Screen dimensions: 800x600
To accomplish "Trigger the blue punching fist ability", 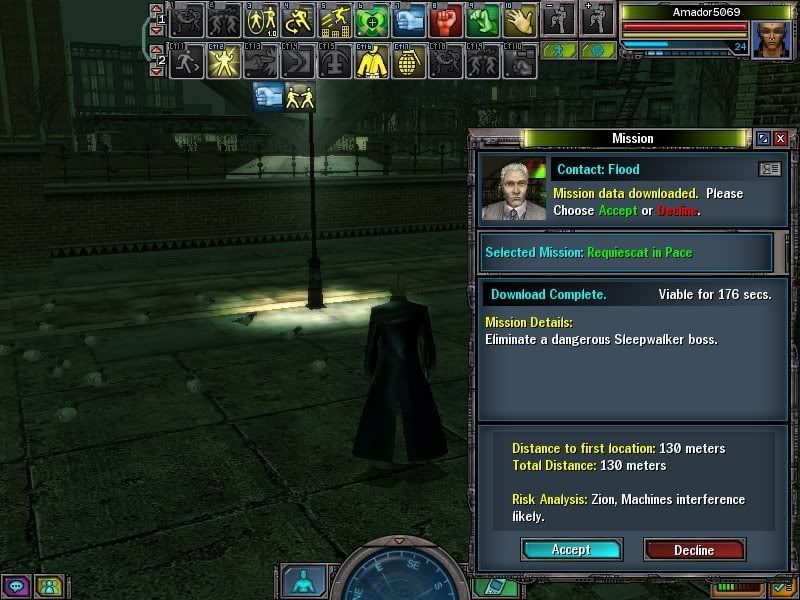I will pyautogui.click(x=408, y=19).
